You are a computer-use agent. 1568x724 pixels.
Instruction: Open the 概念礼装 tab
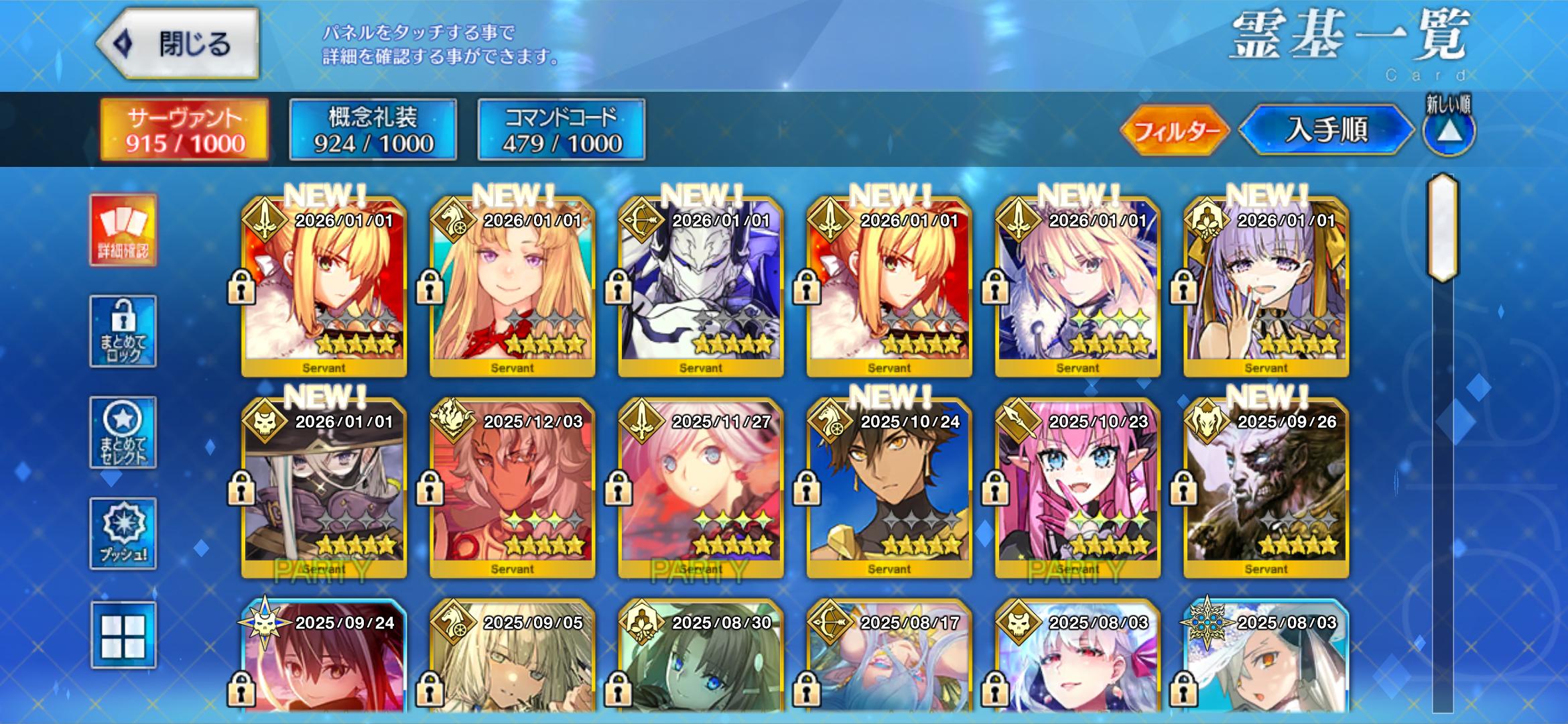point(373,130)
